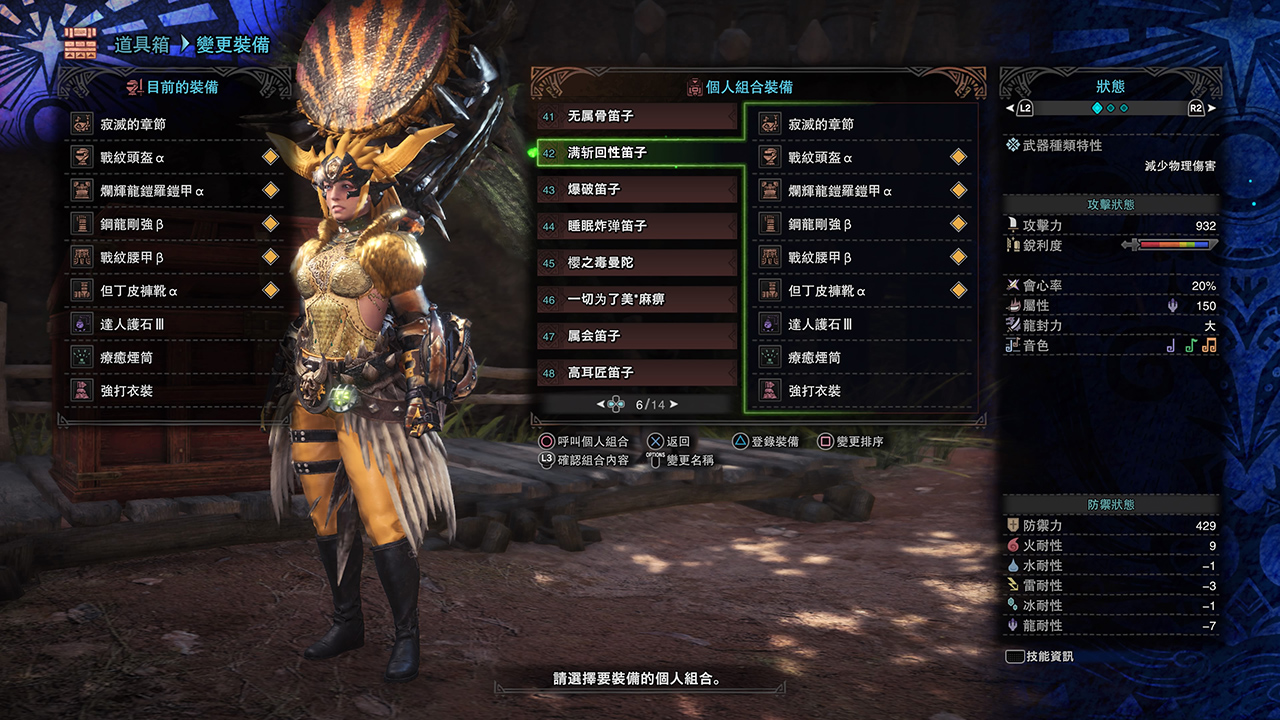
Task: Select the 一切为了美*麻痹 loadout
Action: [x=637, y=299]
